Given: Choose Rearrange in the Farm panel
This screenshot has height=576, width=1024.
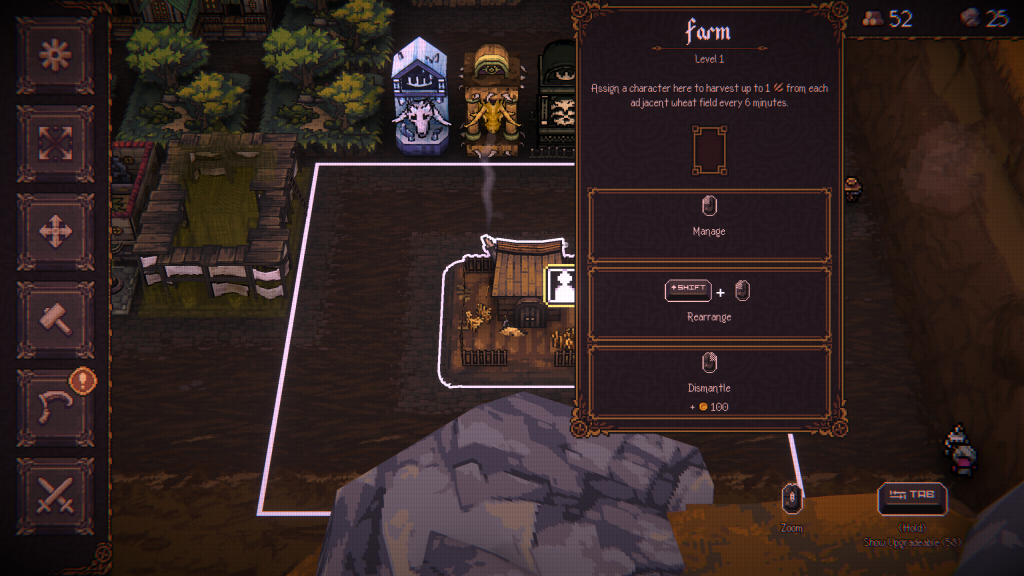Looking at the screenshot, I should tap(709, 303).
